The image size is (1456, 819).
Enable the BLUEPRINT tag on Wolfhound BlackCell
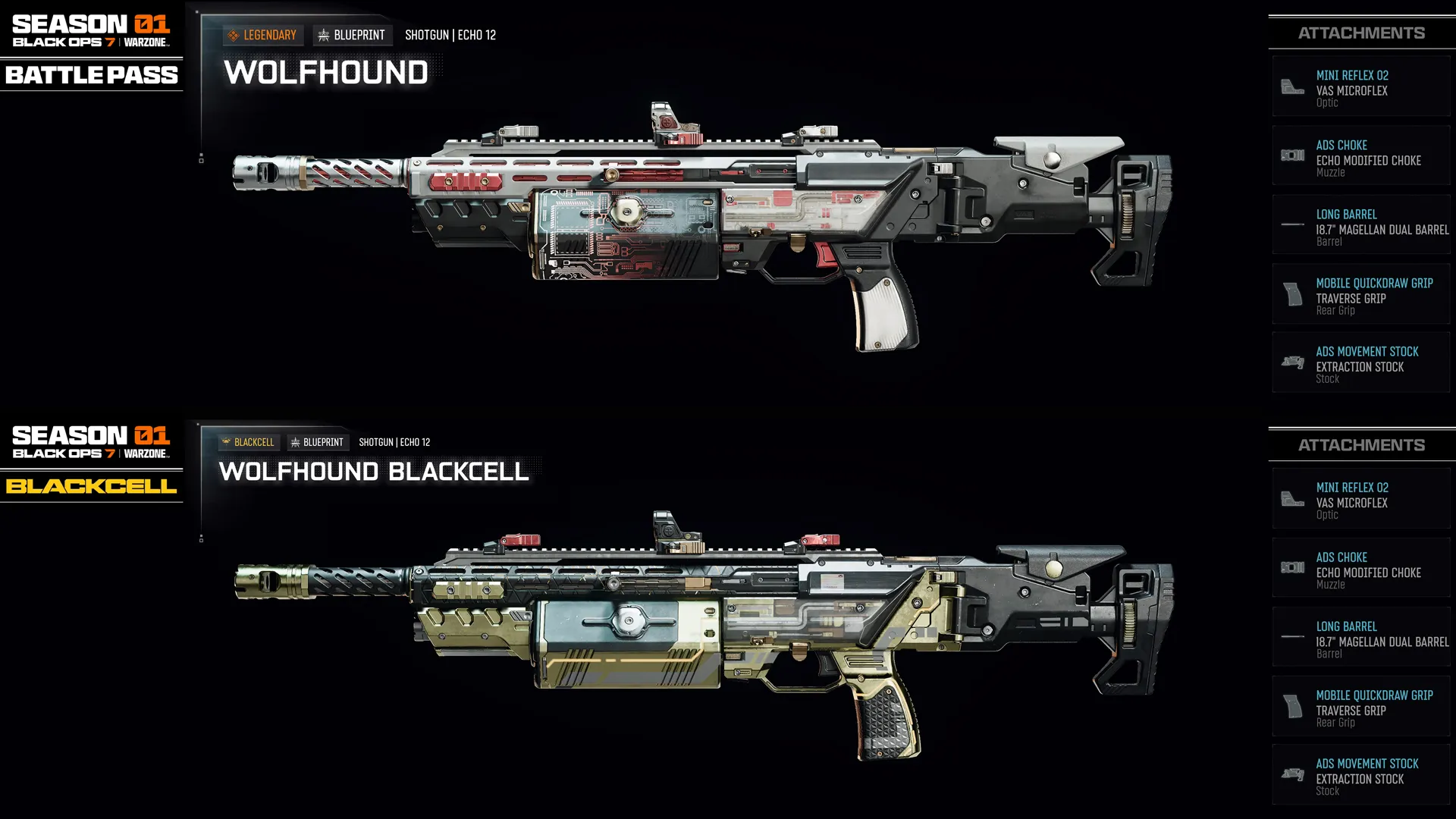[x=318, y=441]
